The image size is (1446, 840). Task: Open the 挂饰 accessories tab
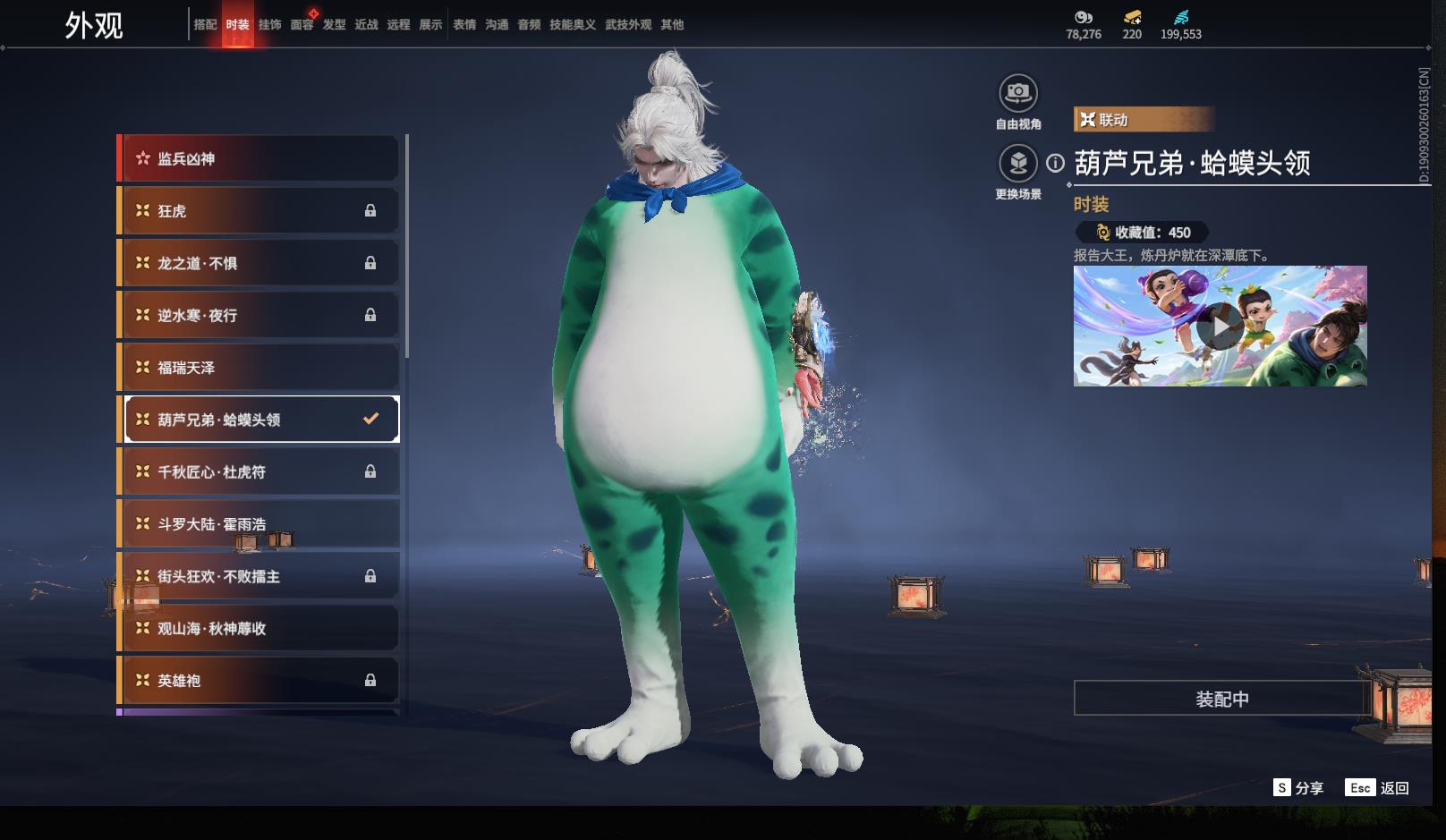point(269,25)
